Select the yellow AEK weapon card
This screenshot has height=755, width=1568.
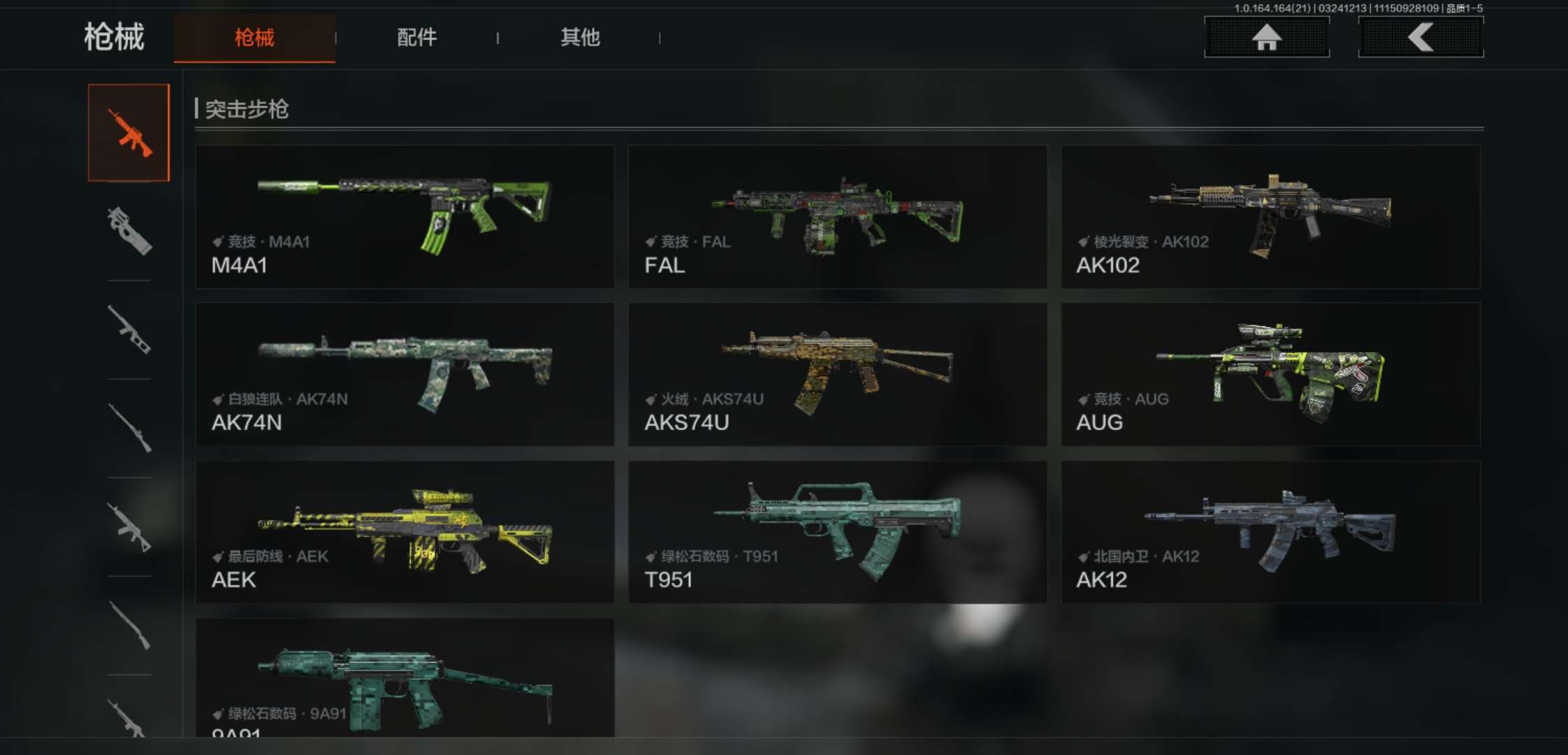(x=405, y=531)
